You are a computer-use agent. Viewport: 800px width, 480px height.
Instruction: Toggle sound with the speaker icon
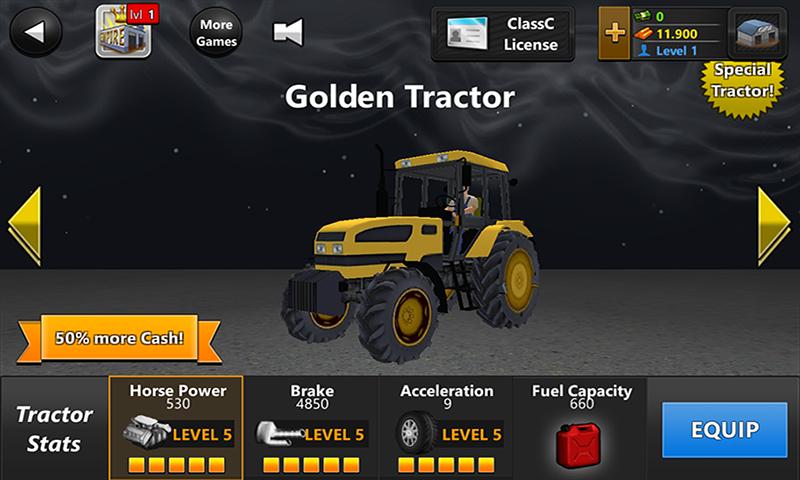288,32
